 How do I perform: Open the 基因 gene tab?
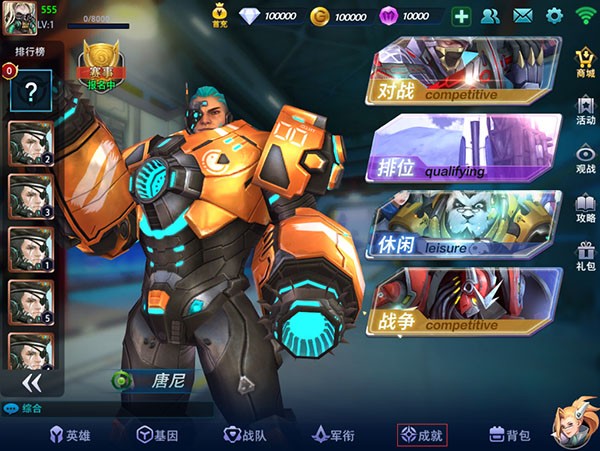click(x=158, y=435)
